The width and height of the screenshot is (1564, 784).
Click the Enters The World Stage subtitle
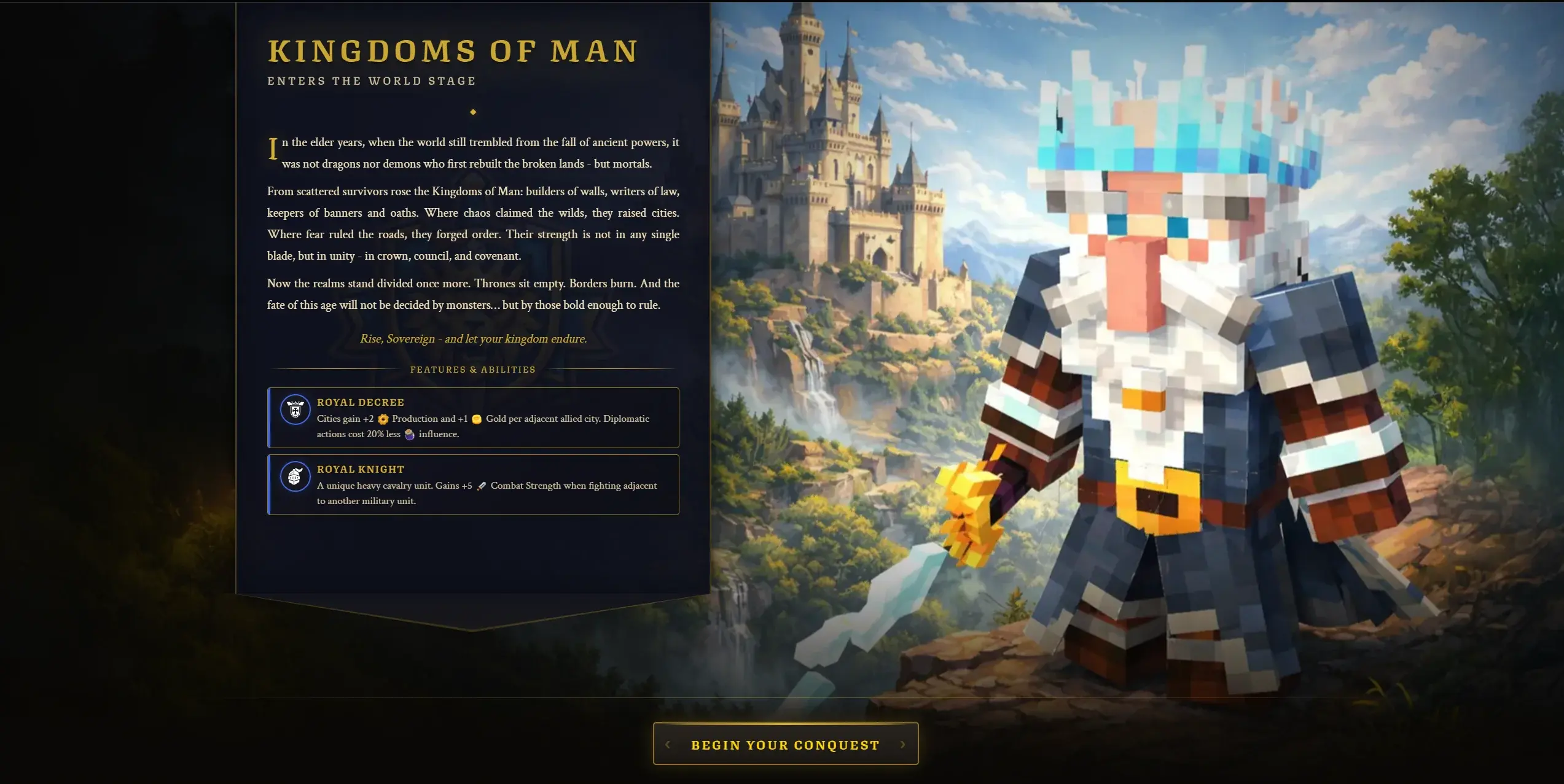pos(371,80)
